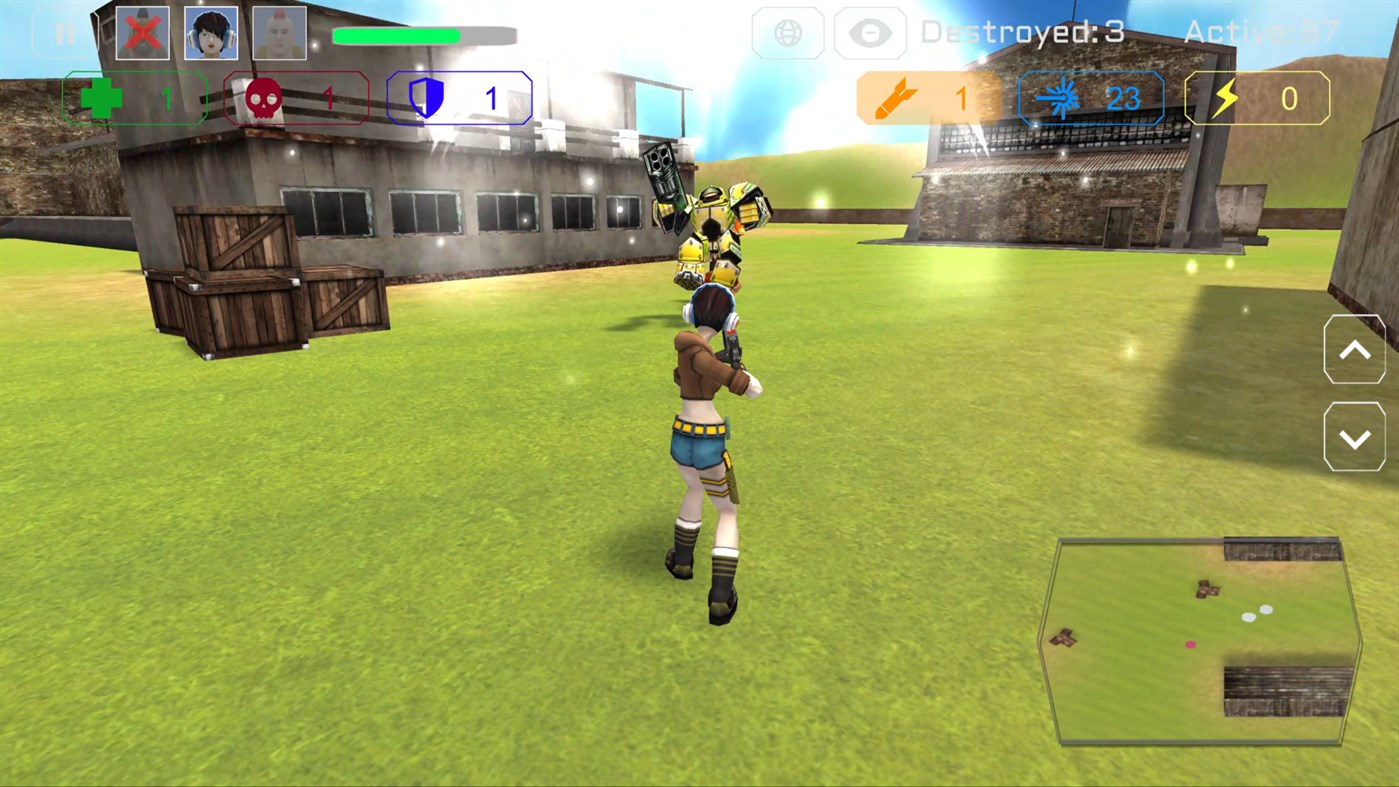Screen dimensions: 1399x787
Task: Click the downward chevron on the right edge
Action: tap(1355, 437)
